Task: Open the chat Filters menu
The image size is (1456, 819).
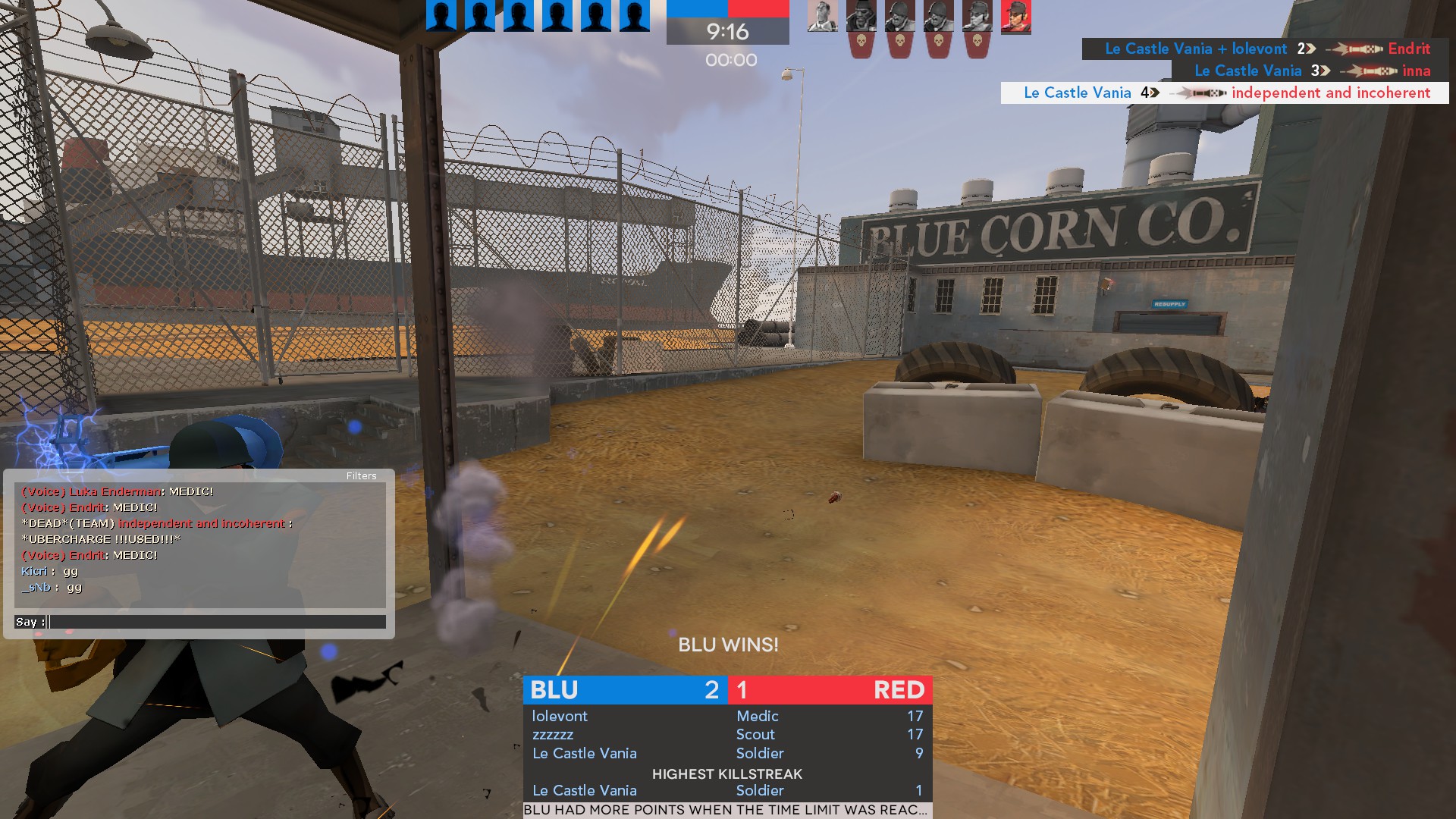Action: pos(361,476)
